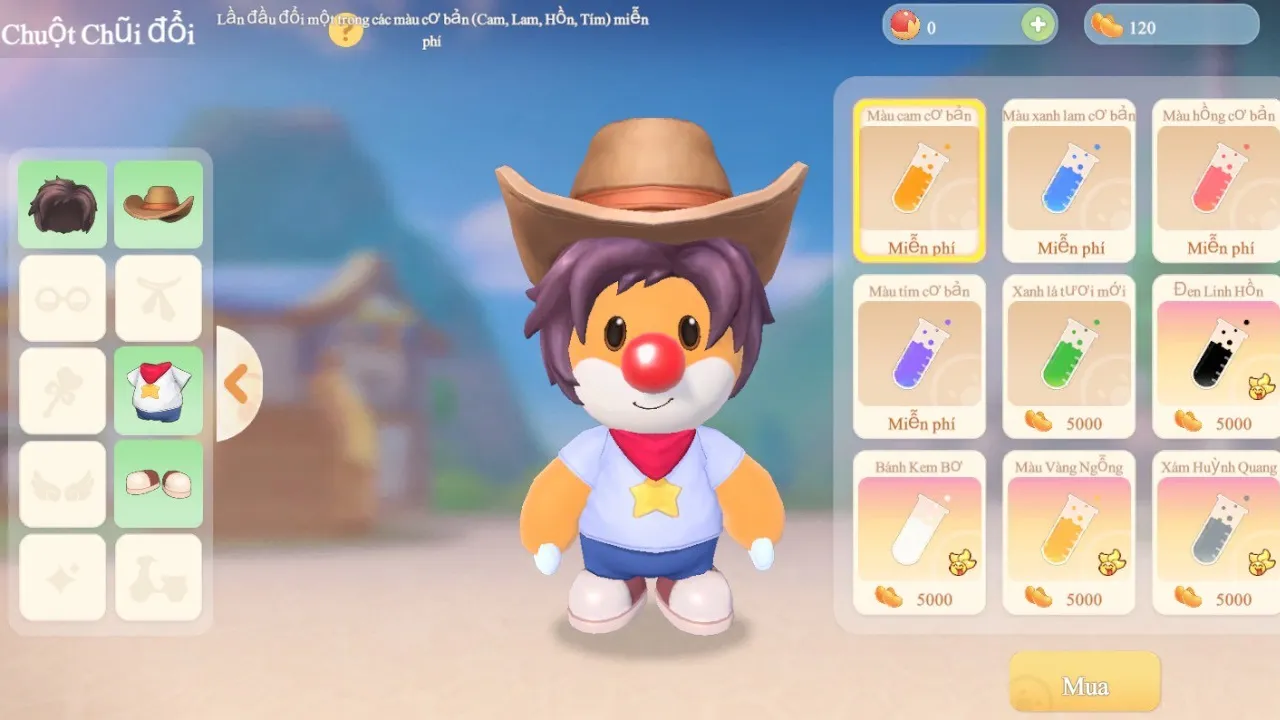
Task: Add more red gems with plus button
Action: click(x=1038, y=25)
